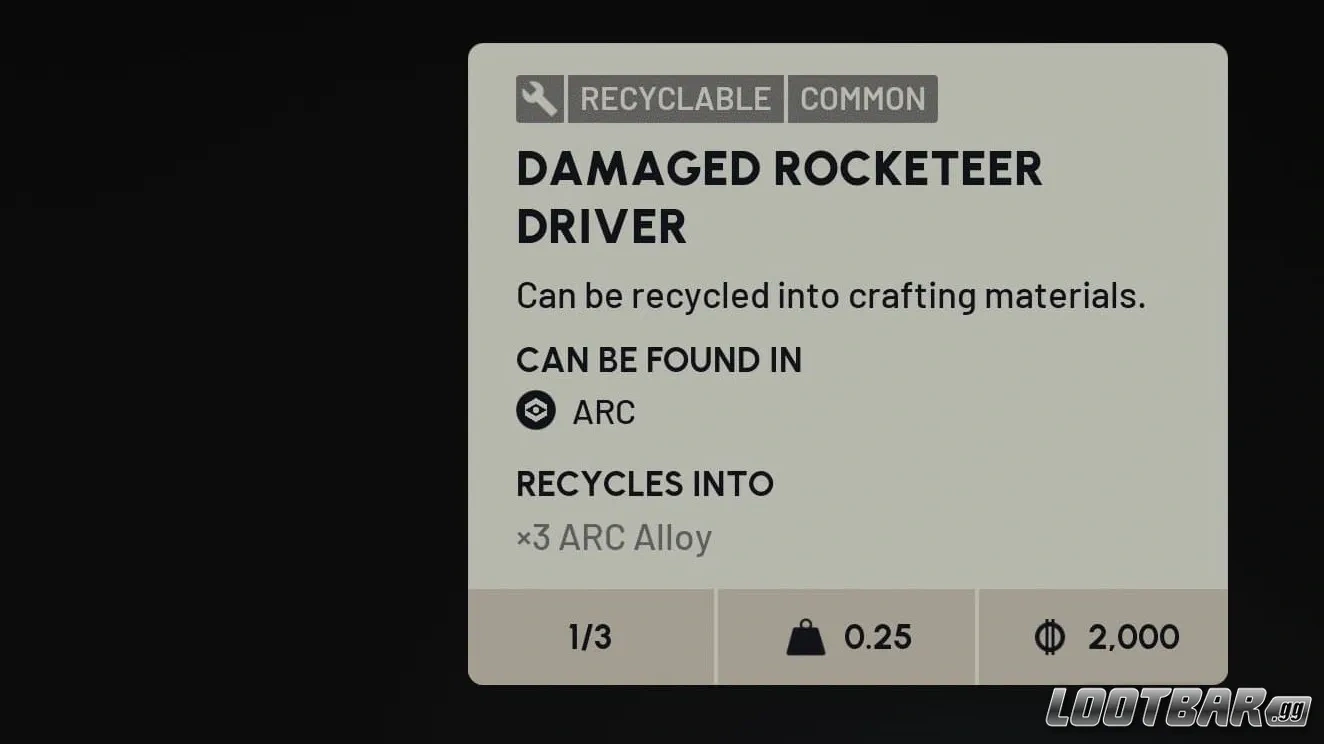Select the COMMON rarity badge
1324x744 pixels.
tap(862, 98)
